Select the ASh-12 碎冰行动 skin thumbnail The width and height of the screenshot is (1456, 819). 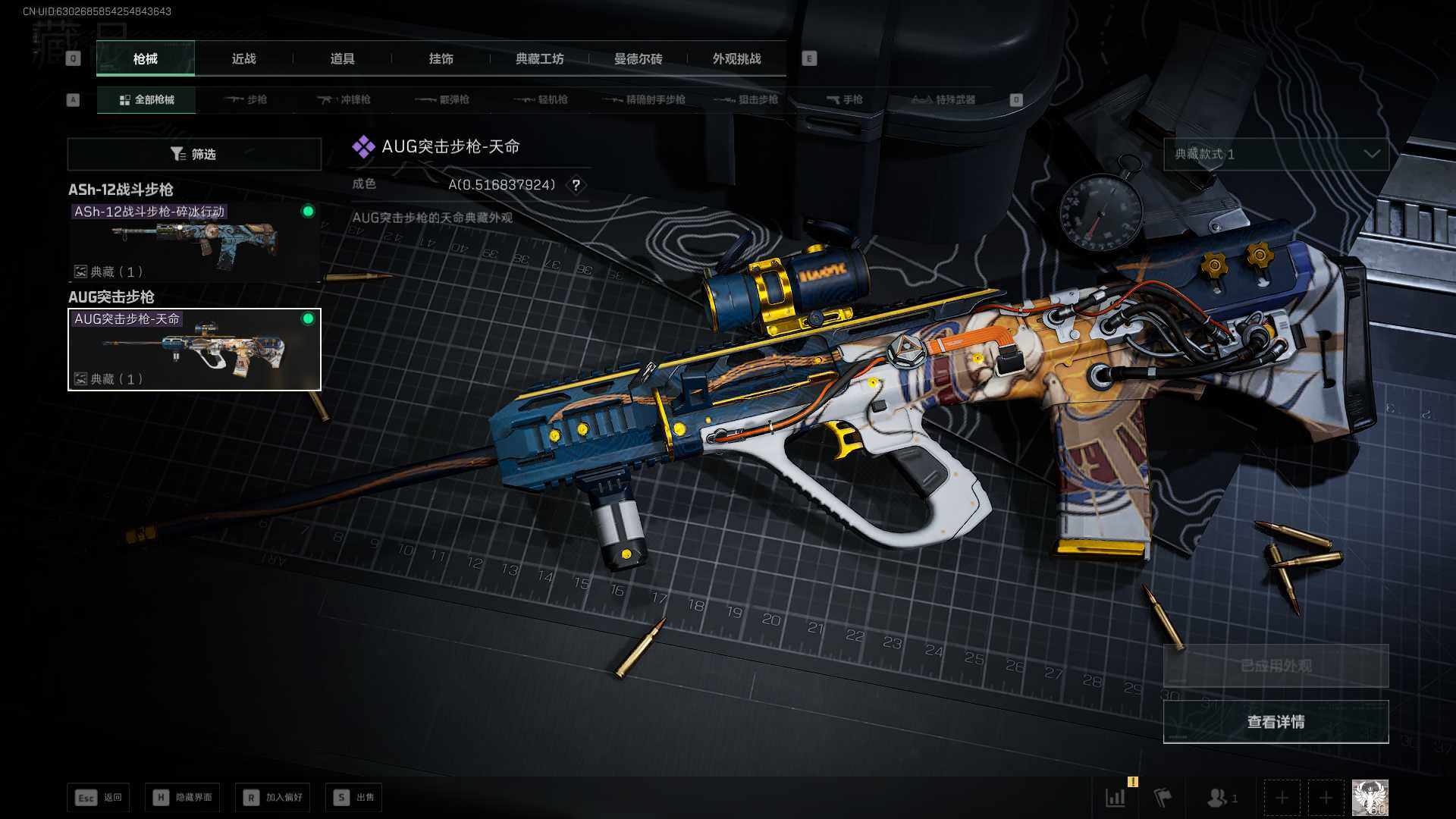click(x=194, y=242)
